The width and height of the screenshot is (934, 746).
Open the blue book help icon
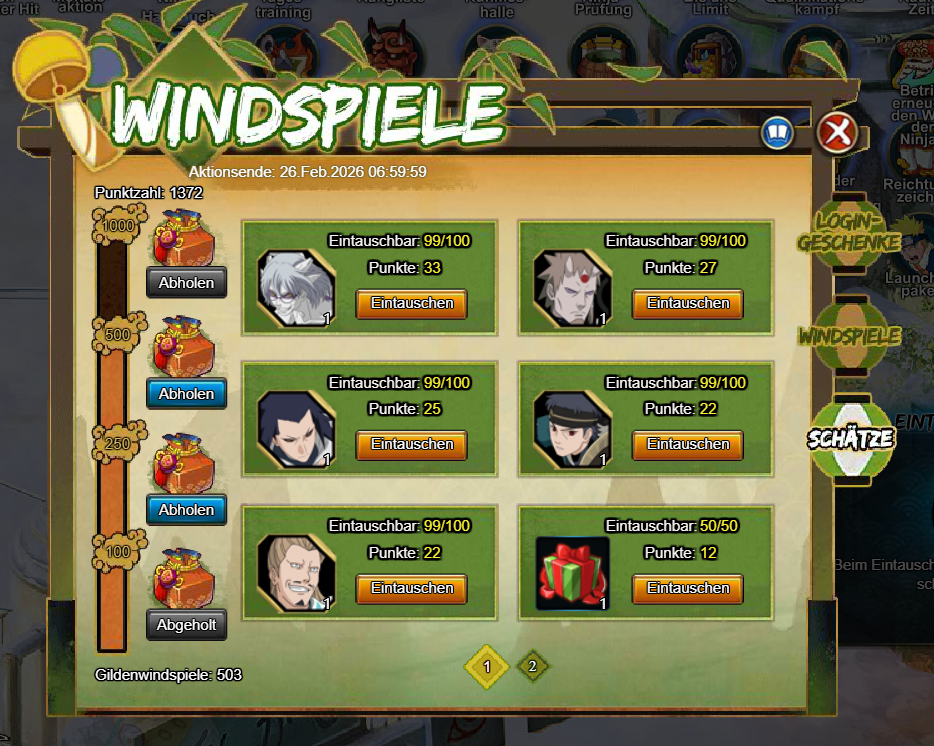[x=777, y=132]
